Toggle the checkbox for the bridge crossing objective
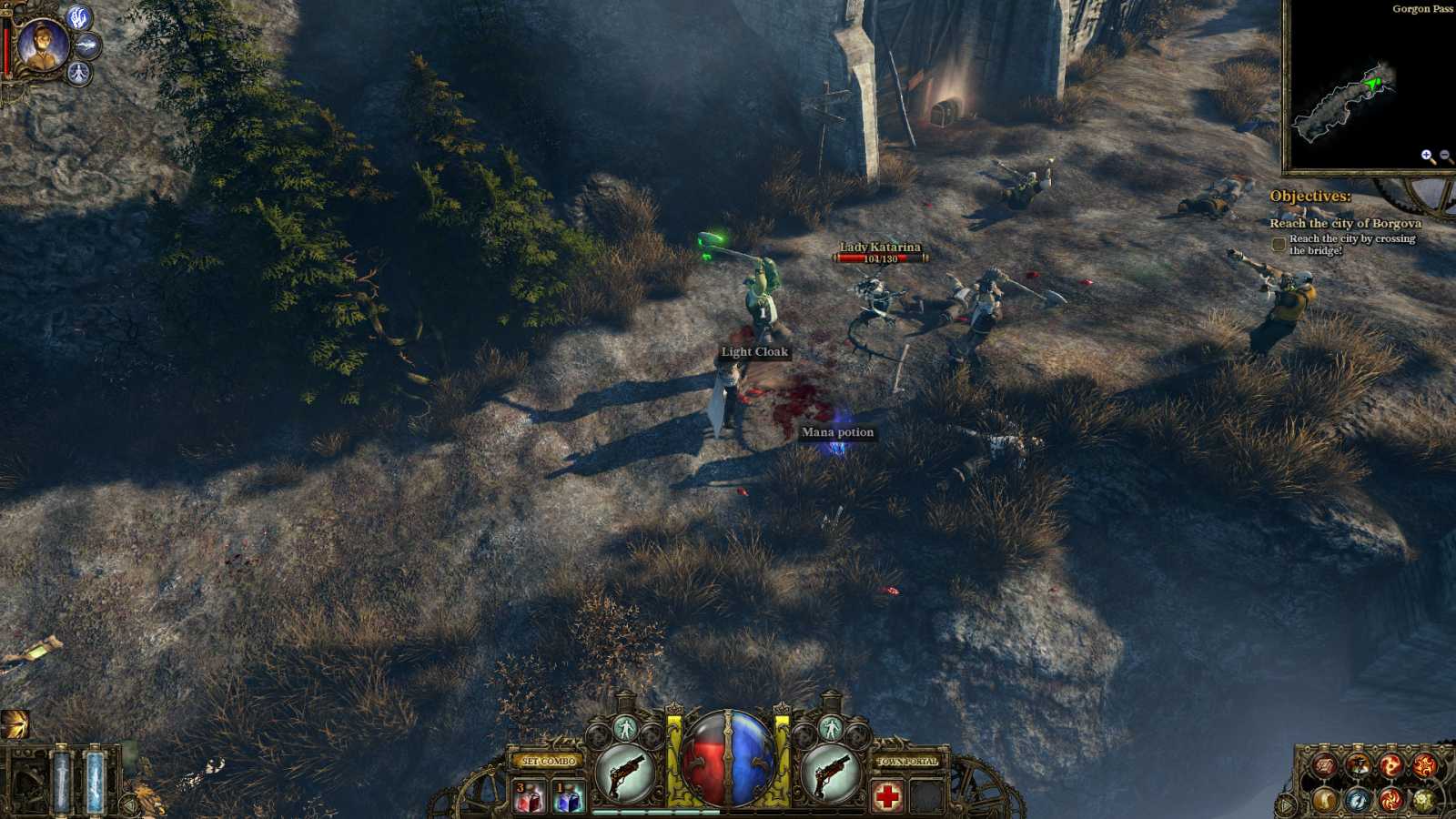Viewport: 1456px width, 819px height. coord(1278,244)
